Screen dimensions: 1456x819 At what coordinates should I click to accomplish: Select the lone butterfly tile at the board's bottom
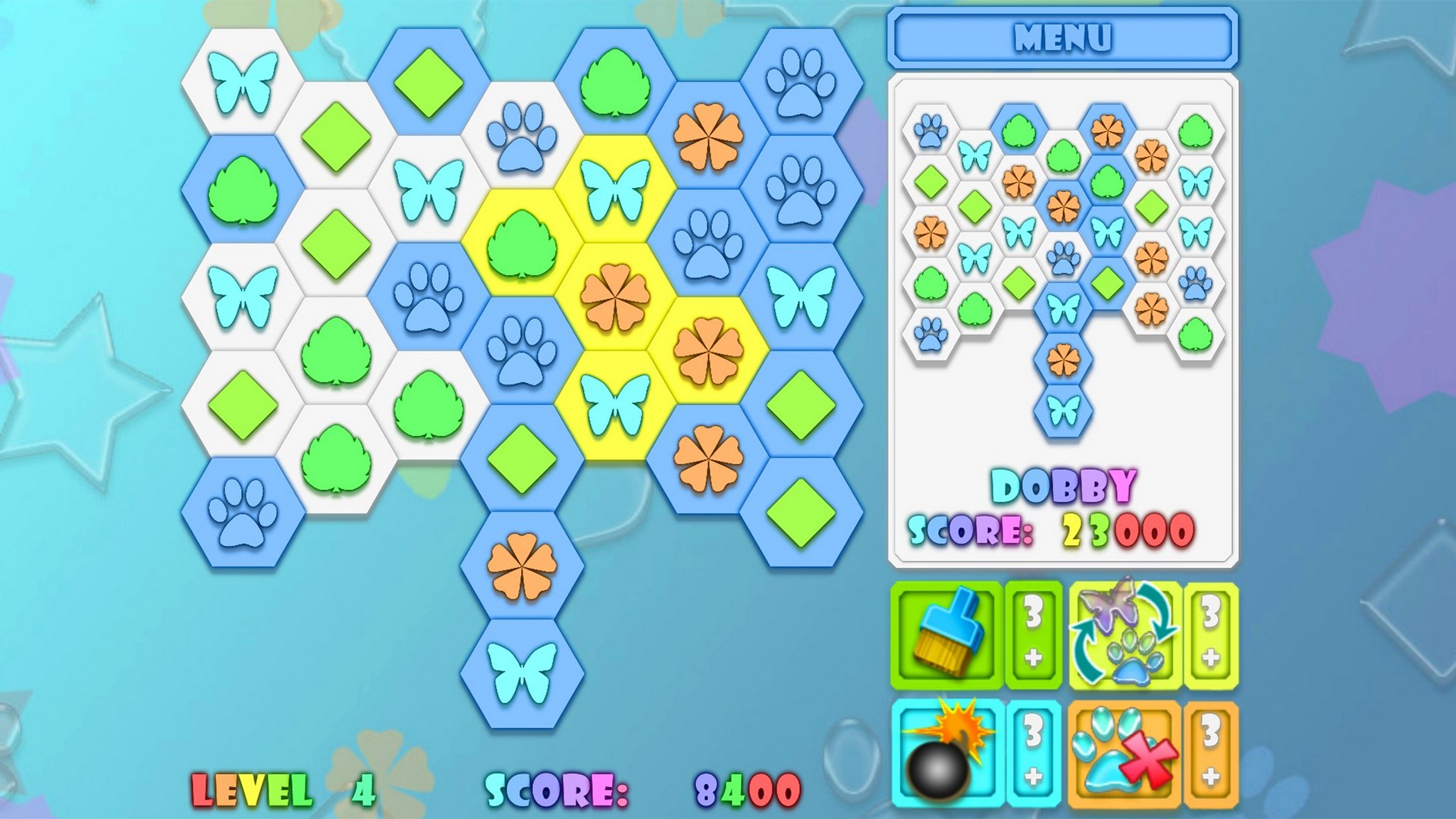tap(523, 675)
